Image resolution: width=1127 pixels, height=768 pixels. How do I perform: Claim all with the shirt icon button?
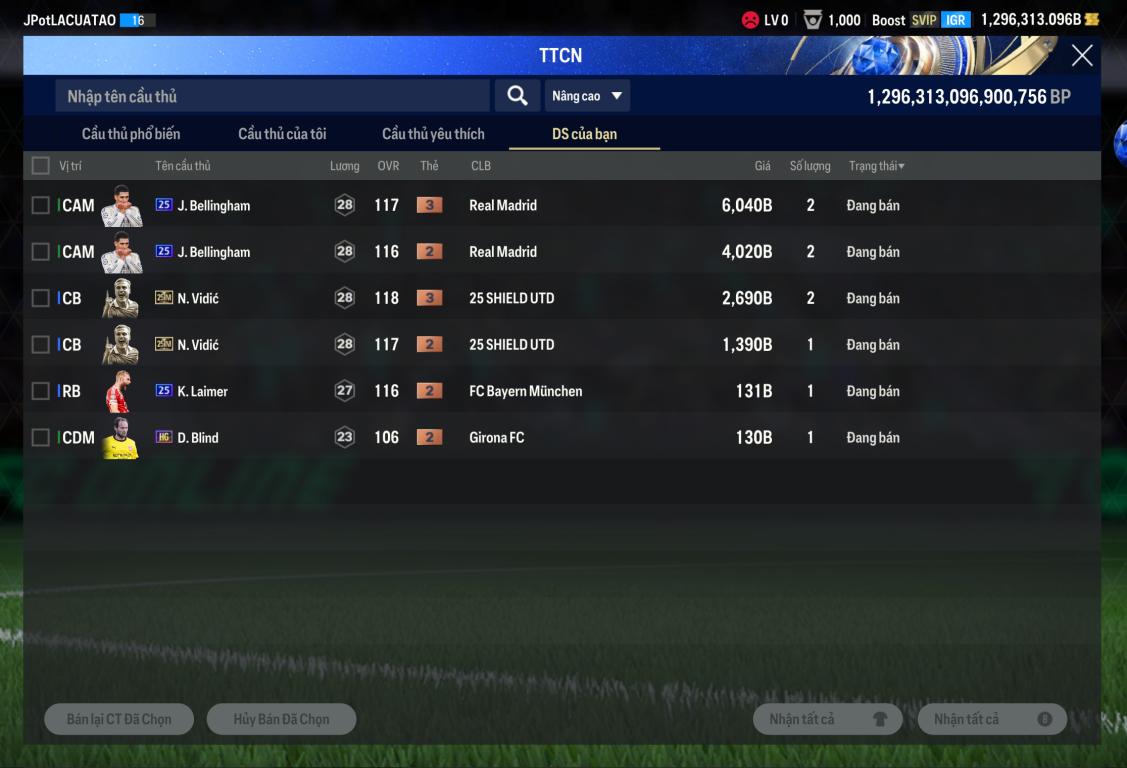(827, 719)
